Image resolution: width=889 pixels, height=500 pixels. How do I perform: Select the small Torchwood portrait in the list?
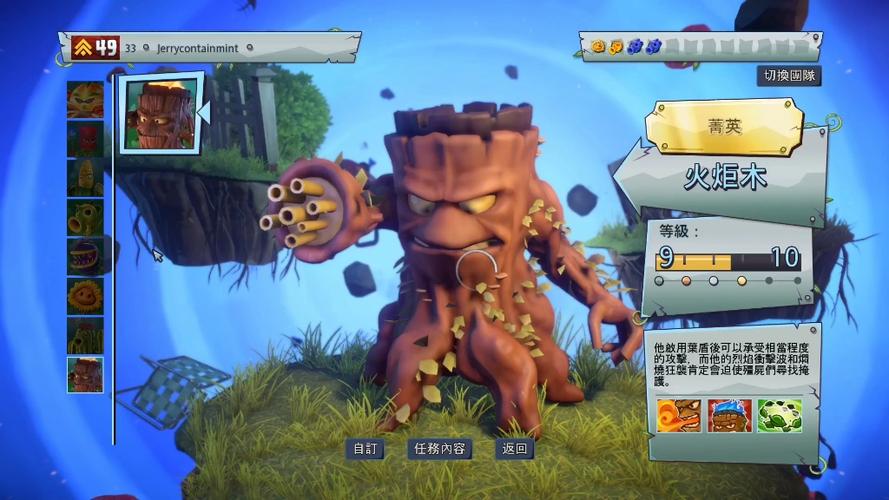(85, 374)
